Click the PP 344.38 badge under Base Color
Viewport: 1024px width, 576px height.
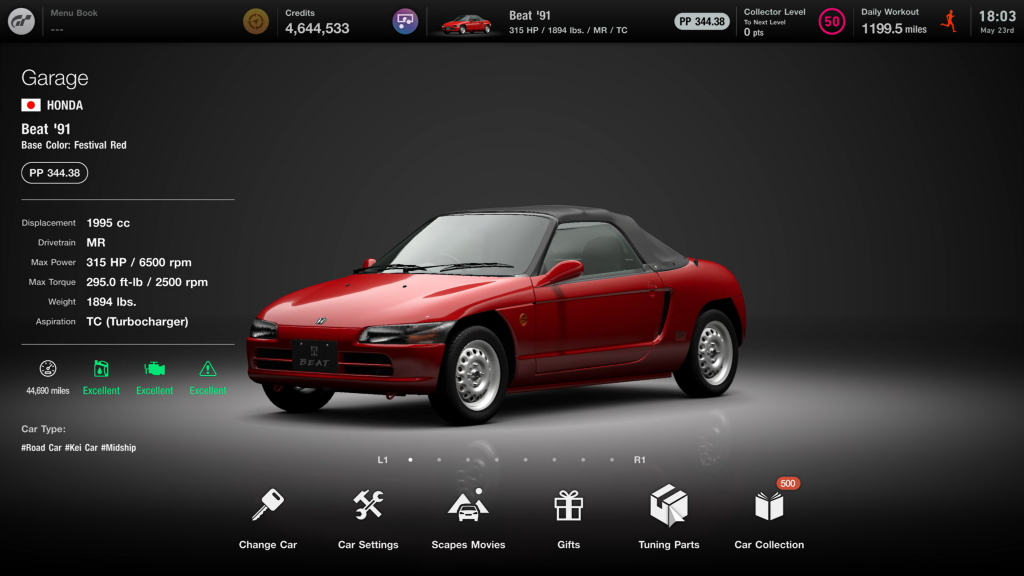55,173
